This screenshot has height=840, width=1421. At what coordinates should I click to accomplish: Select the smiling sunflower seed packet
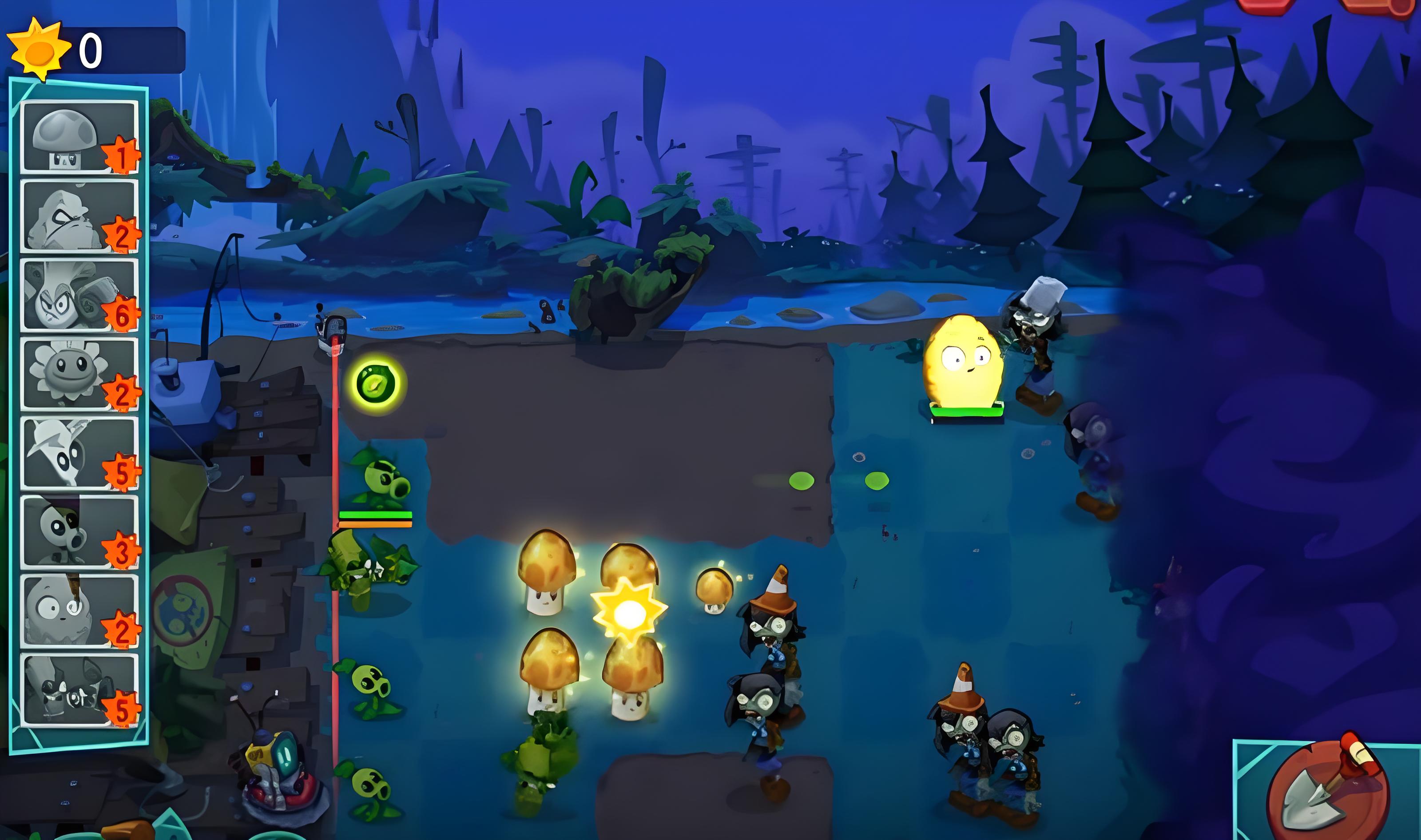click(79, 373)
